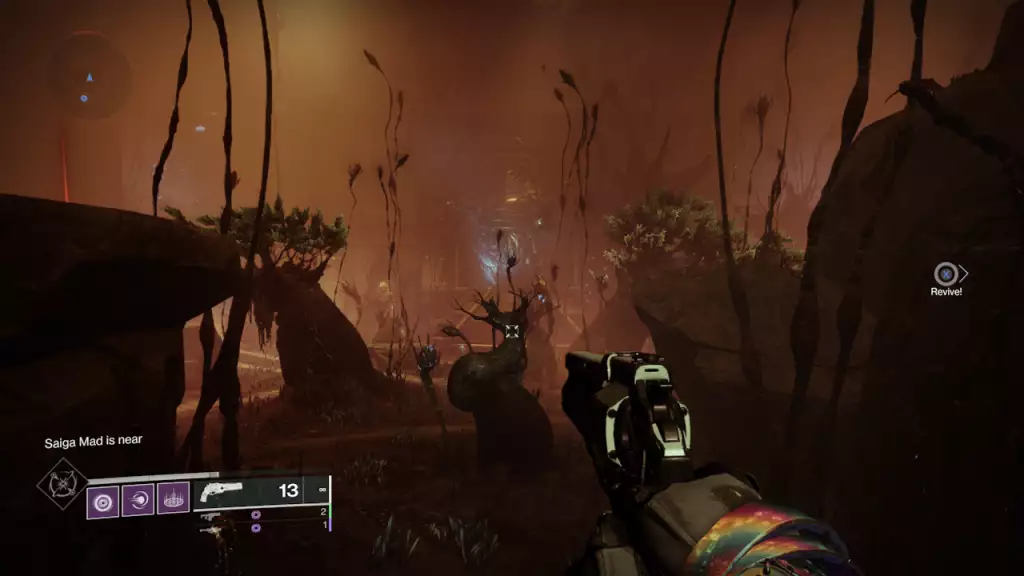1024x576 pixels.
Task: Use the purple grenade ability icon
Action: [103, 499]
